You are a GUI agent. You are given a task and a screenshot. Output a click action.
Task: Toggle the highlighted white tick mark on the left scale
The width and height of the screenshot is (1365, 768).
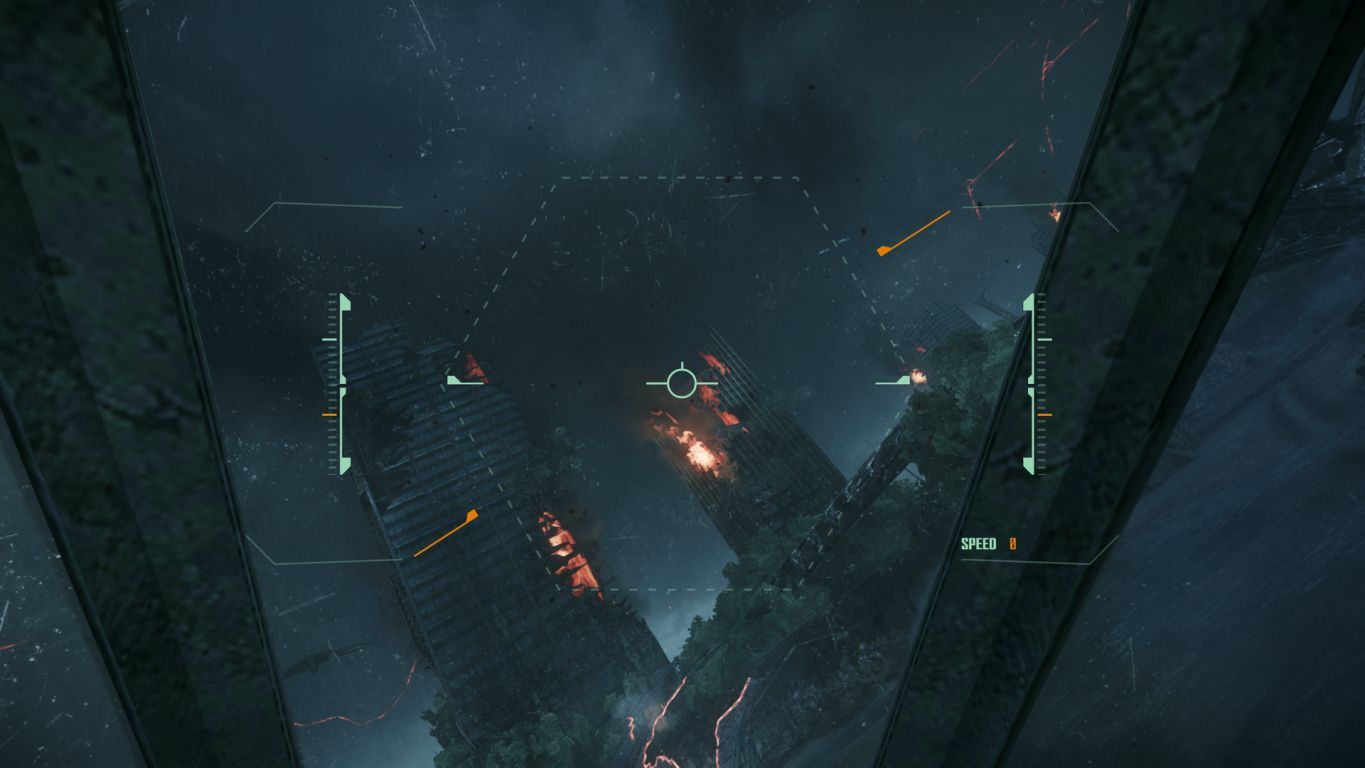pos(328,338)
